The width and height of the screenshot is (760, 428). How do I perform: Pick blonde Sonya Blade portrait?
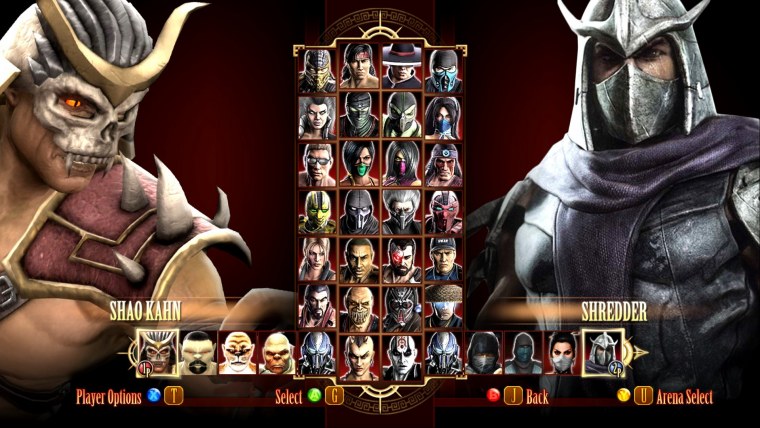(x=317, y=260)
